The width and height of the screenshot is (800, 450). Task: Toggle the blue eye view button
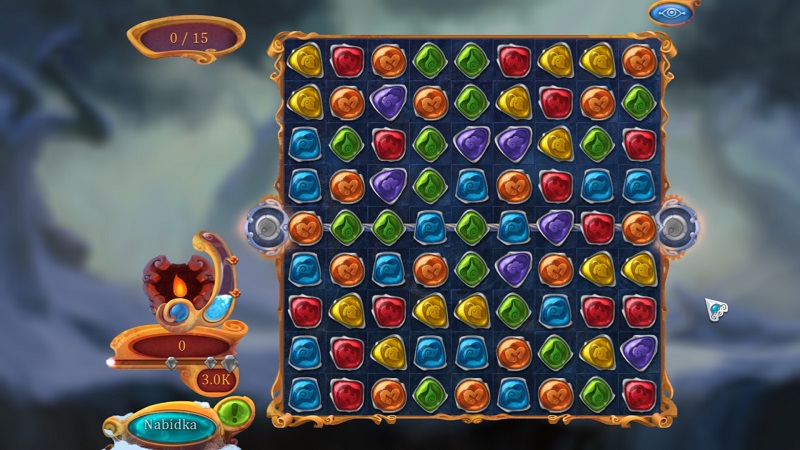tap(669, 12)
